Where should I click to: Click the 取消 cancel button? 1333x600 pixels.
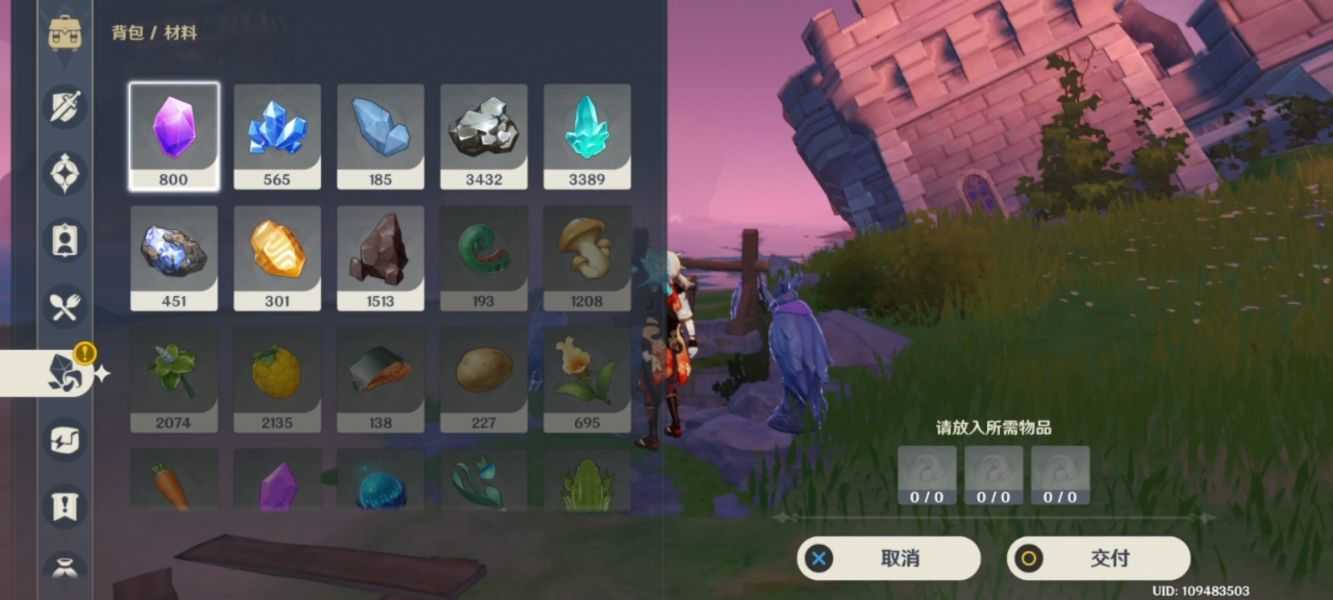[x=888, y=558]
